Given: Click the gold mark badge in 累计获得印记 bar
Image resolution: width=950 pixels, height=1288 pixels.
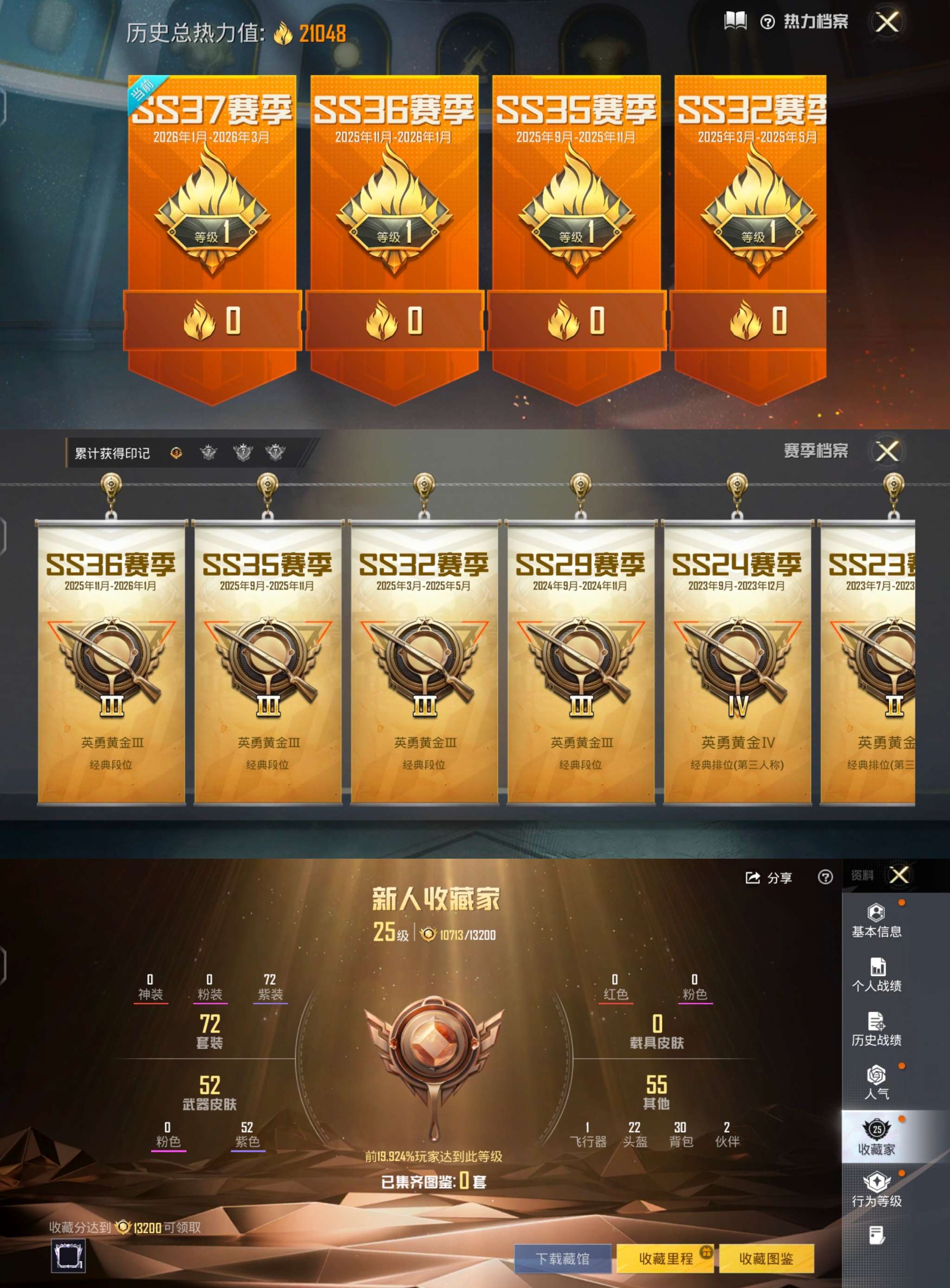Looking at the screenshot, I should coord(177,453).
